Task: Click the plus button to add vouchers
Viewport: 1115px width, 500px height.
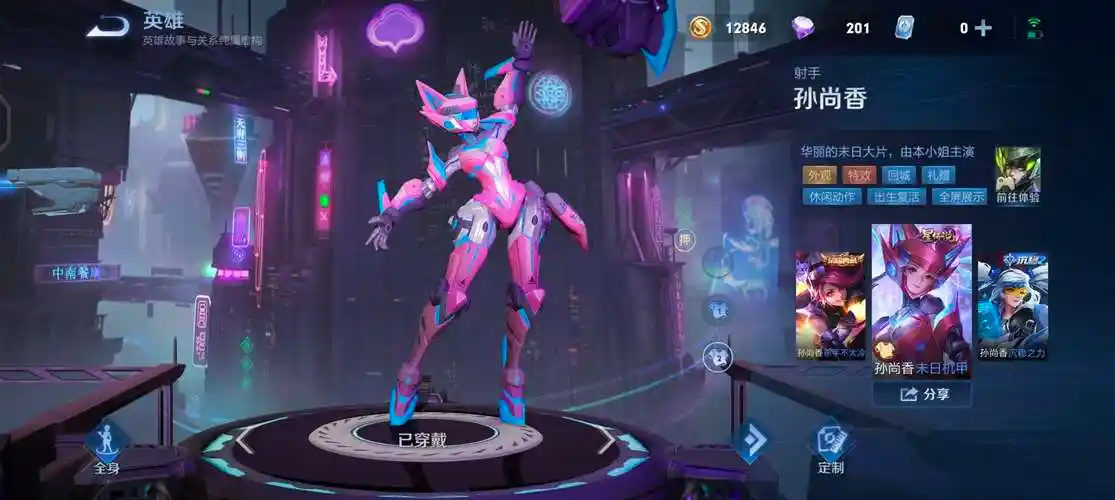Action: point(983,28)
